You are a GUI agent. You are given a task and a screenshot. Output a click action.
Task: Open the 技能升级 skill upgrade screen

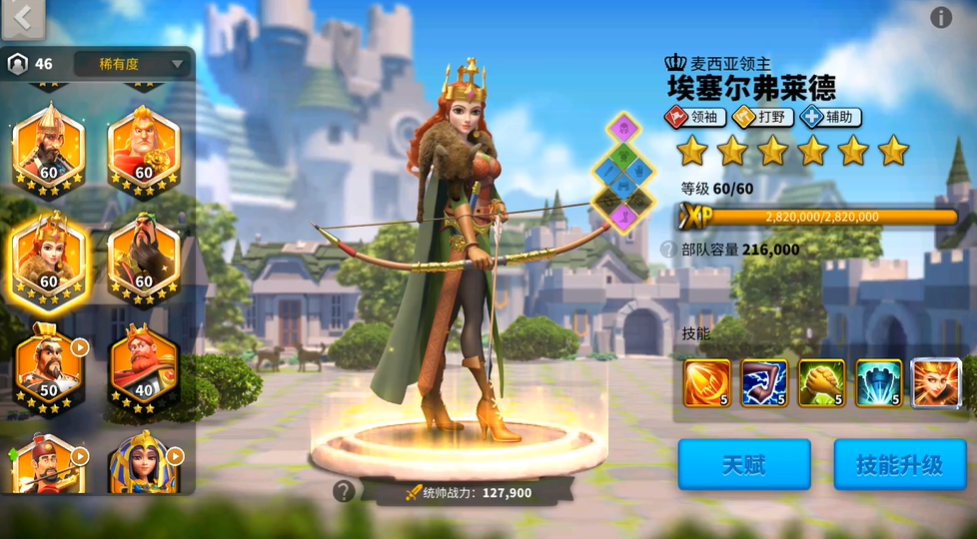pos(899,465)
